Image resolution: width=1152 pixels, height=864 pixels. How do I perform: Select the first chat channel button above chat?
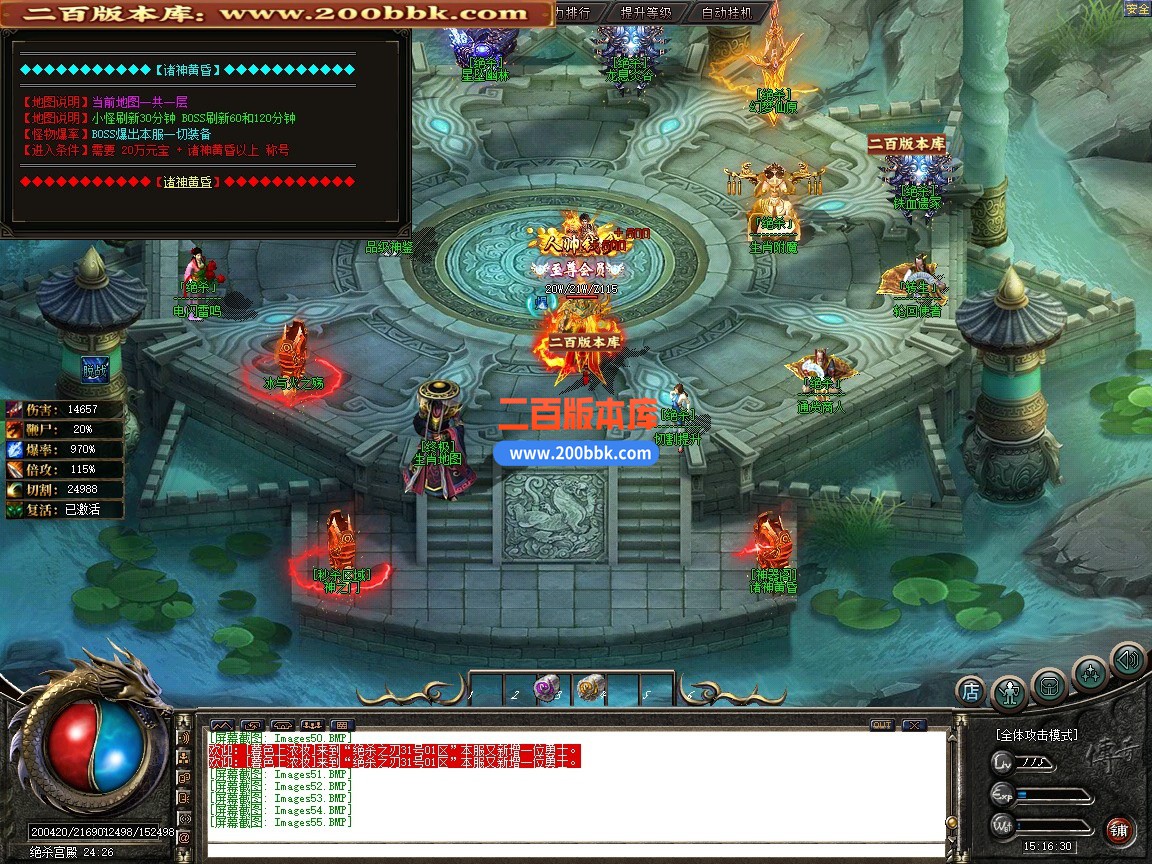click(222, 725)
